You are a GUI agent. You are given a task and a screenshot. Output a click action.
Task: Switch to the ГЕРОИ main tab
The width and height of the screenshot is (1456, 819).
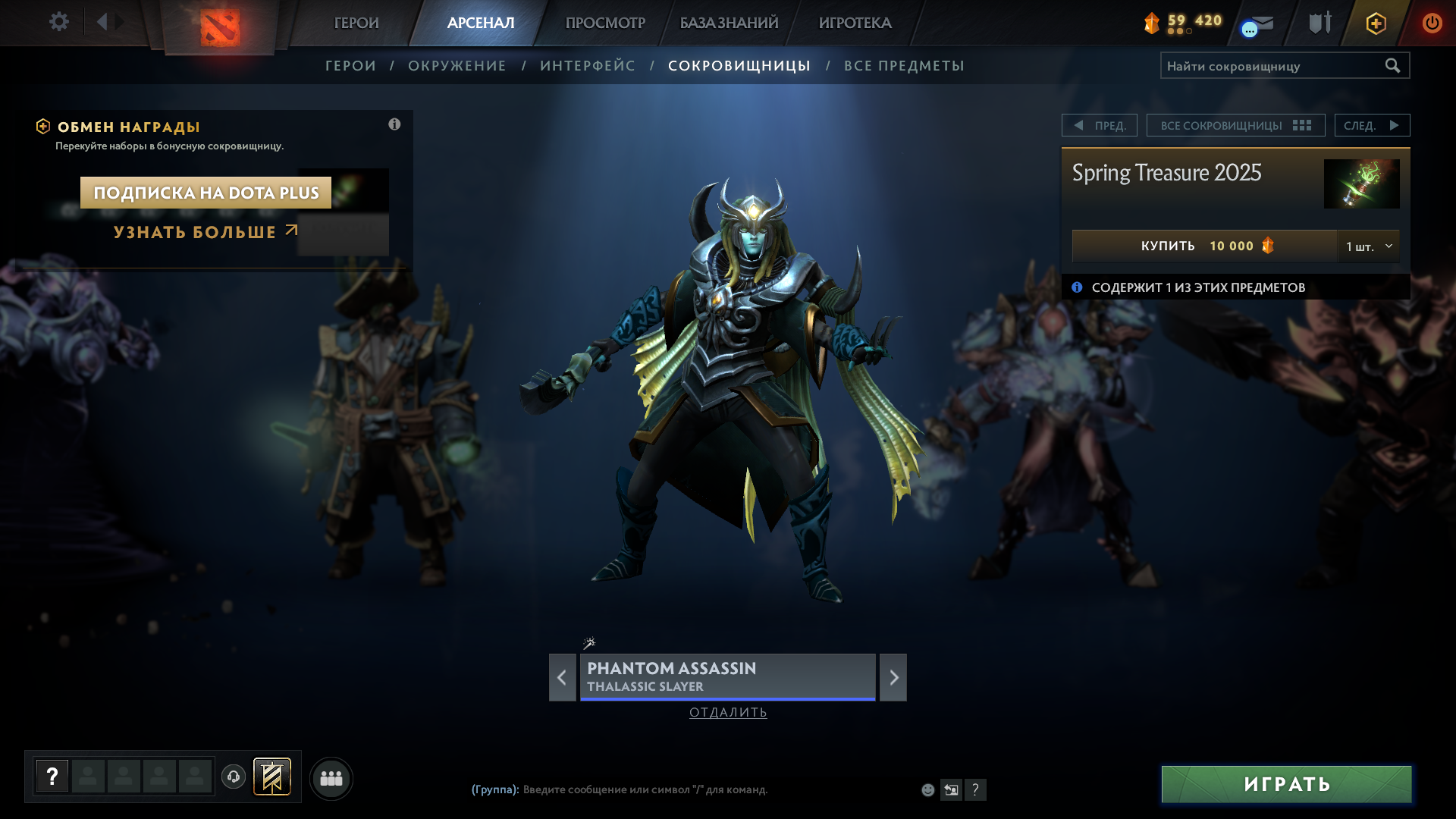click(356, 23)
